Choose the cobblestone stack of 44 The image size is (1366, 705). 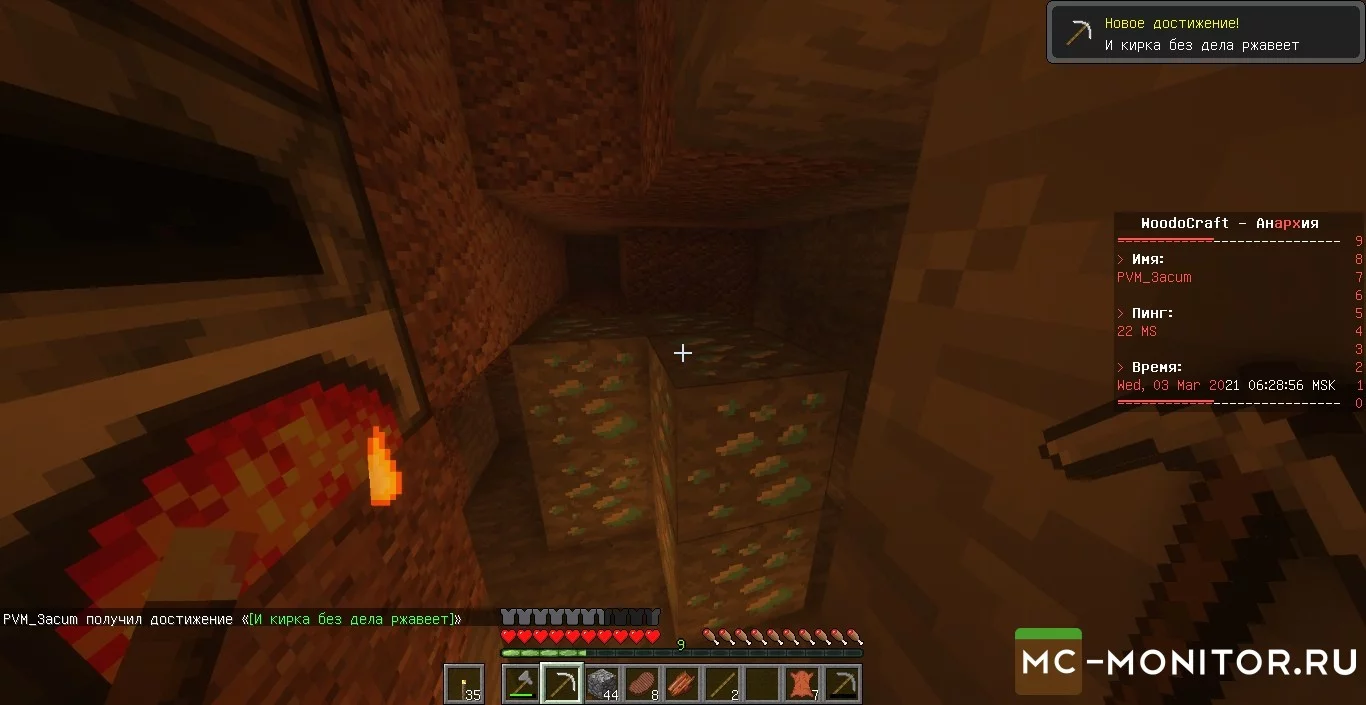coord(601,684)
